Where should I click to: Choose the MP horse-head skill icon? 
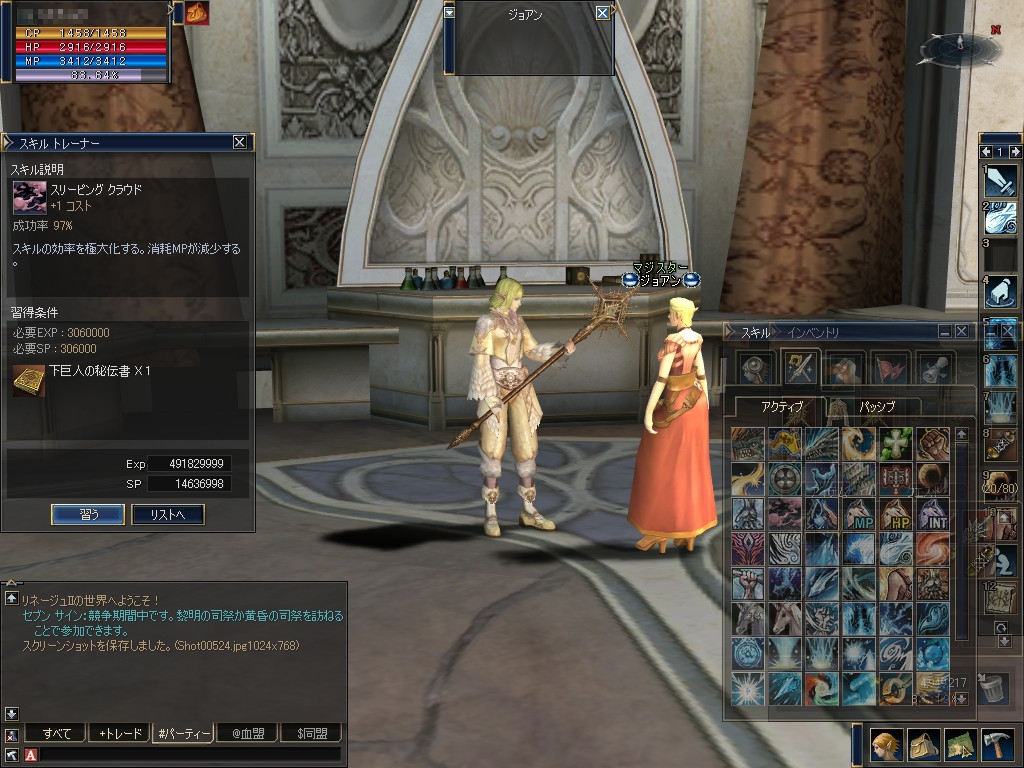click(859, 513)
